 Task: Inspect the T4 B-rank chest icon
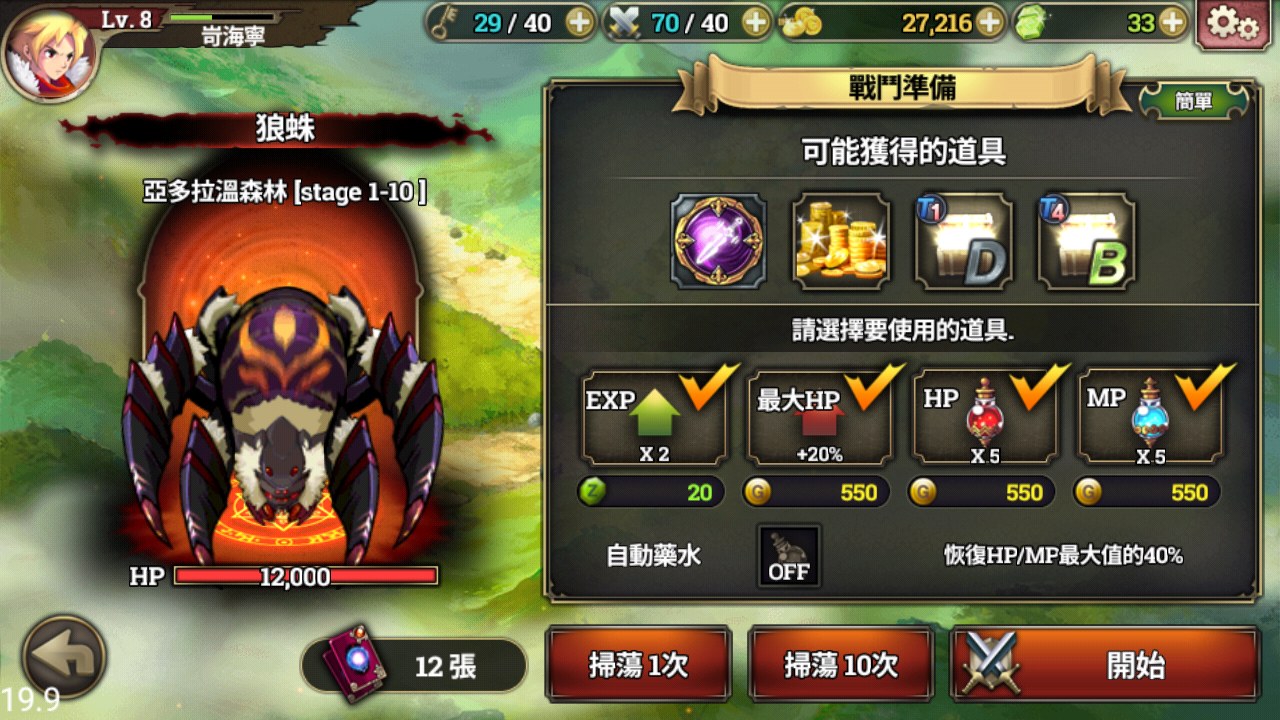point(1085,241)
